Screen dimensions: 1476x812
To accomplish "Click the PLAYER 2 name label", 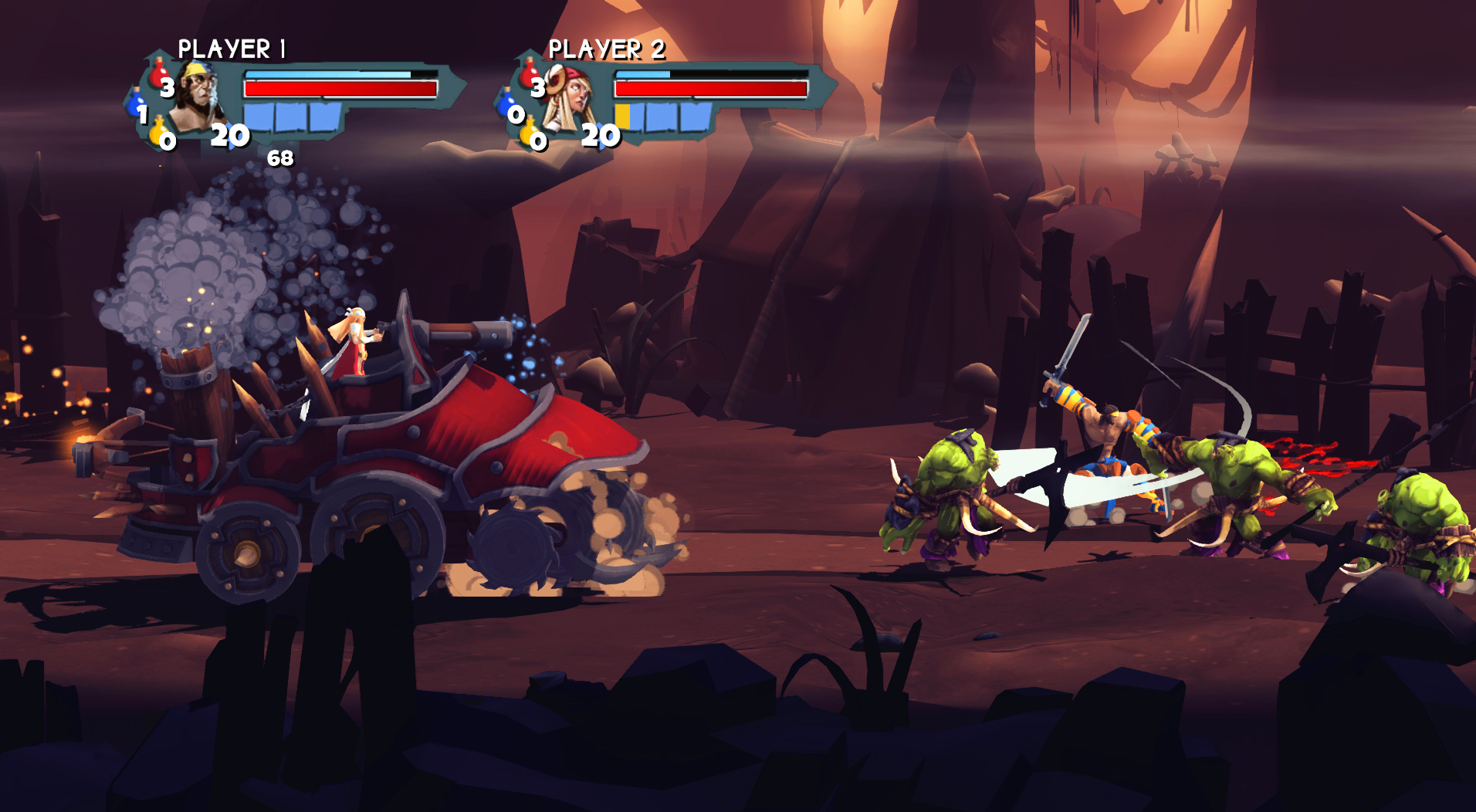I will [x=608, y=47].
